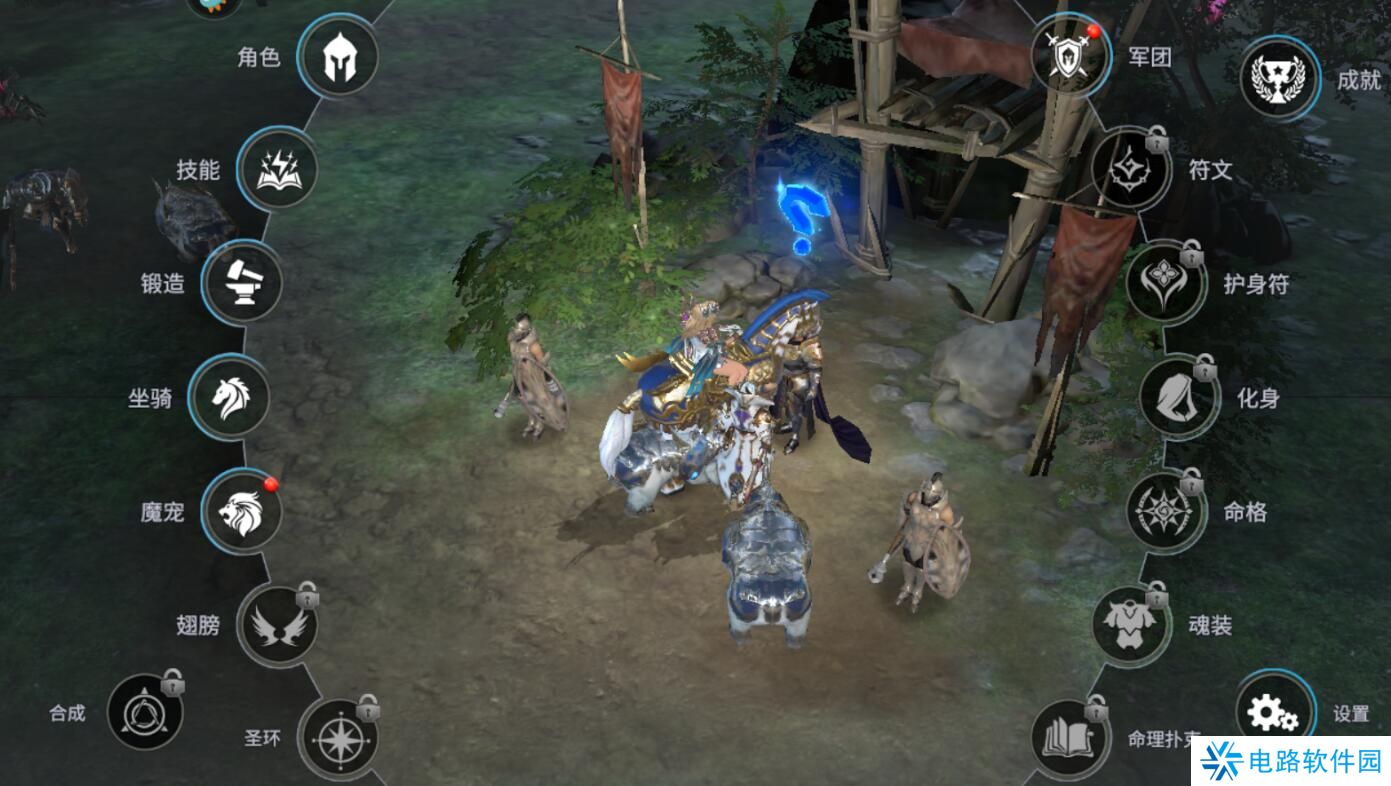1391x786 pixels.
Task: Open the locked 命理扑克 book icon
Action: coord(1070,739)
